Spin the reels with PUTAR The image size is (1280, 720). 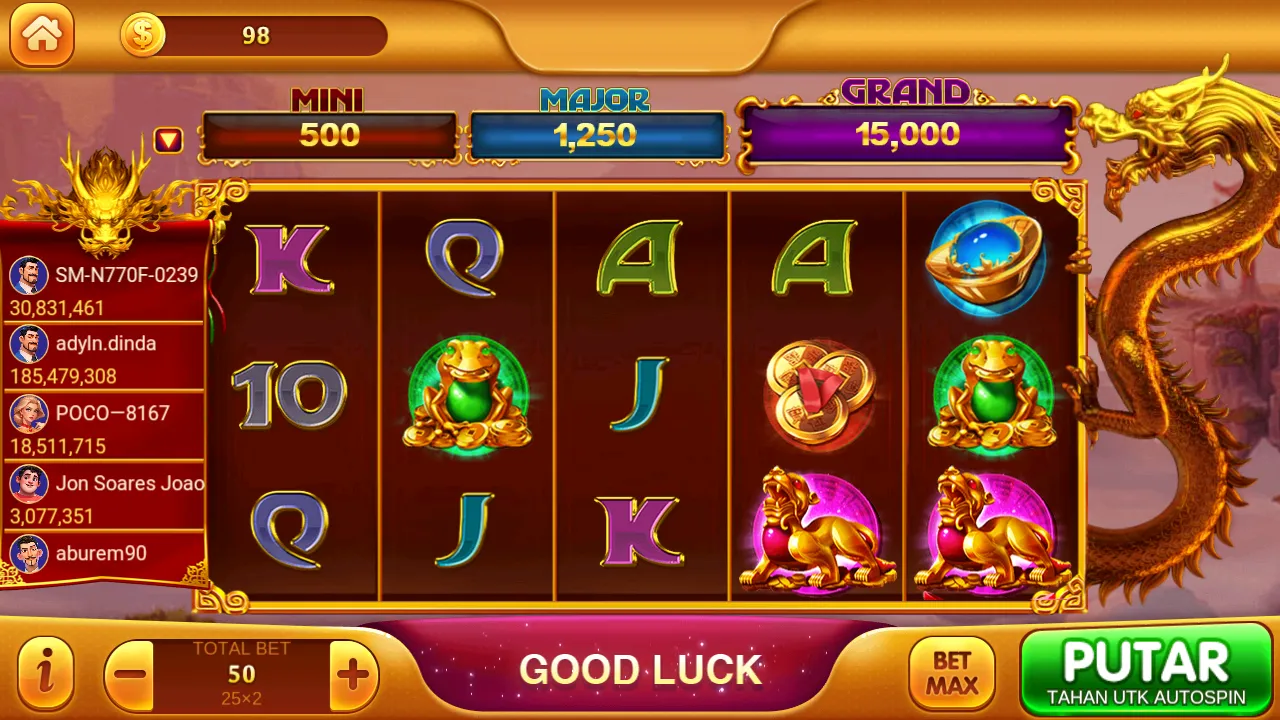coord(1145,669)
